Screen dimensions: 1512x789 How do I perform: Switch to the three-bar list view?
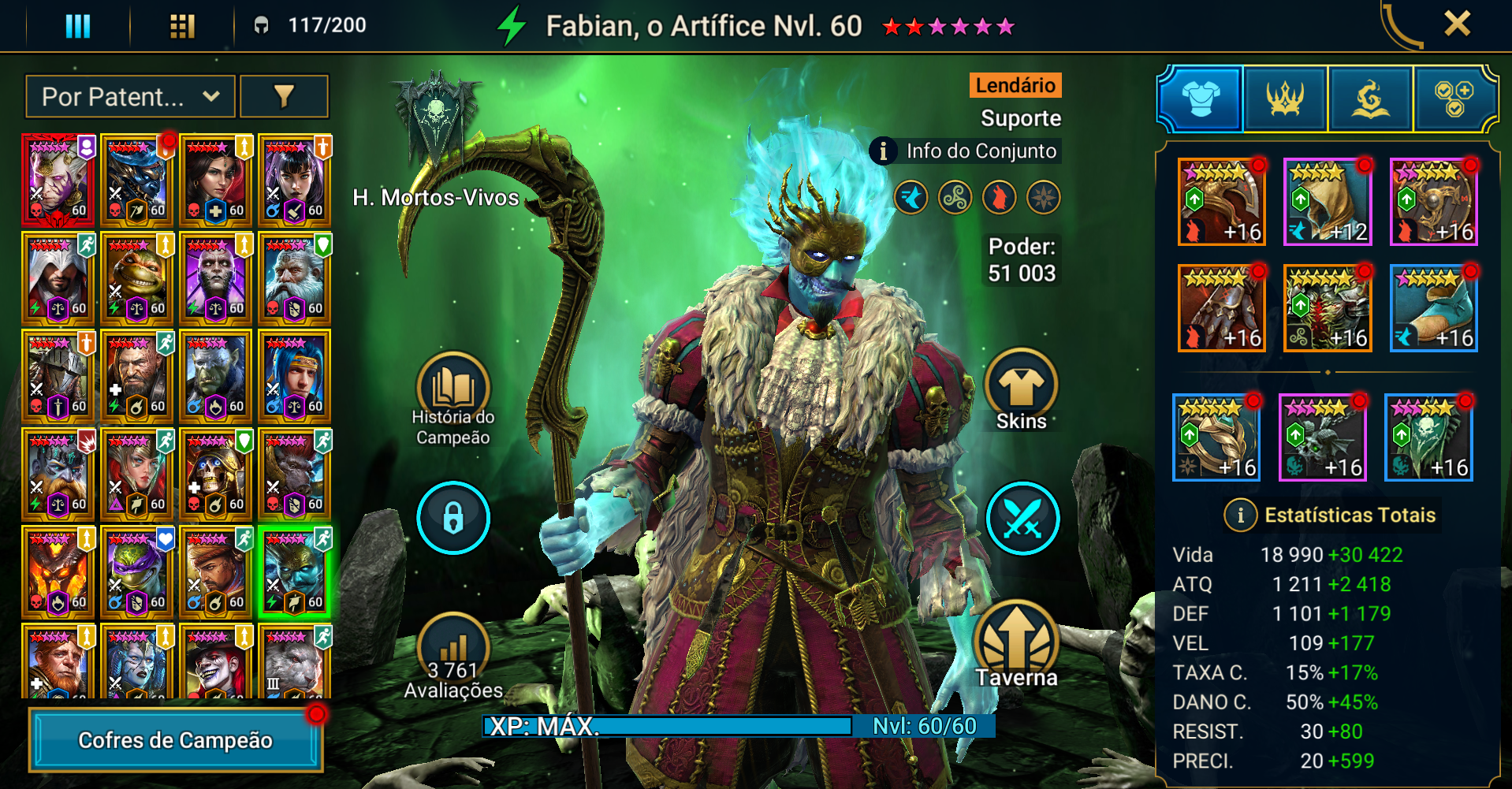click(x=77, y=26)
